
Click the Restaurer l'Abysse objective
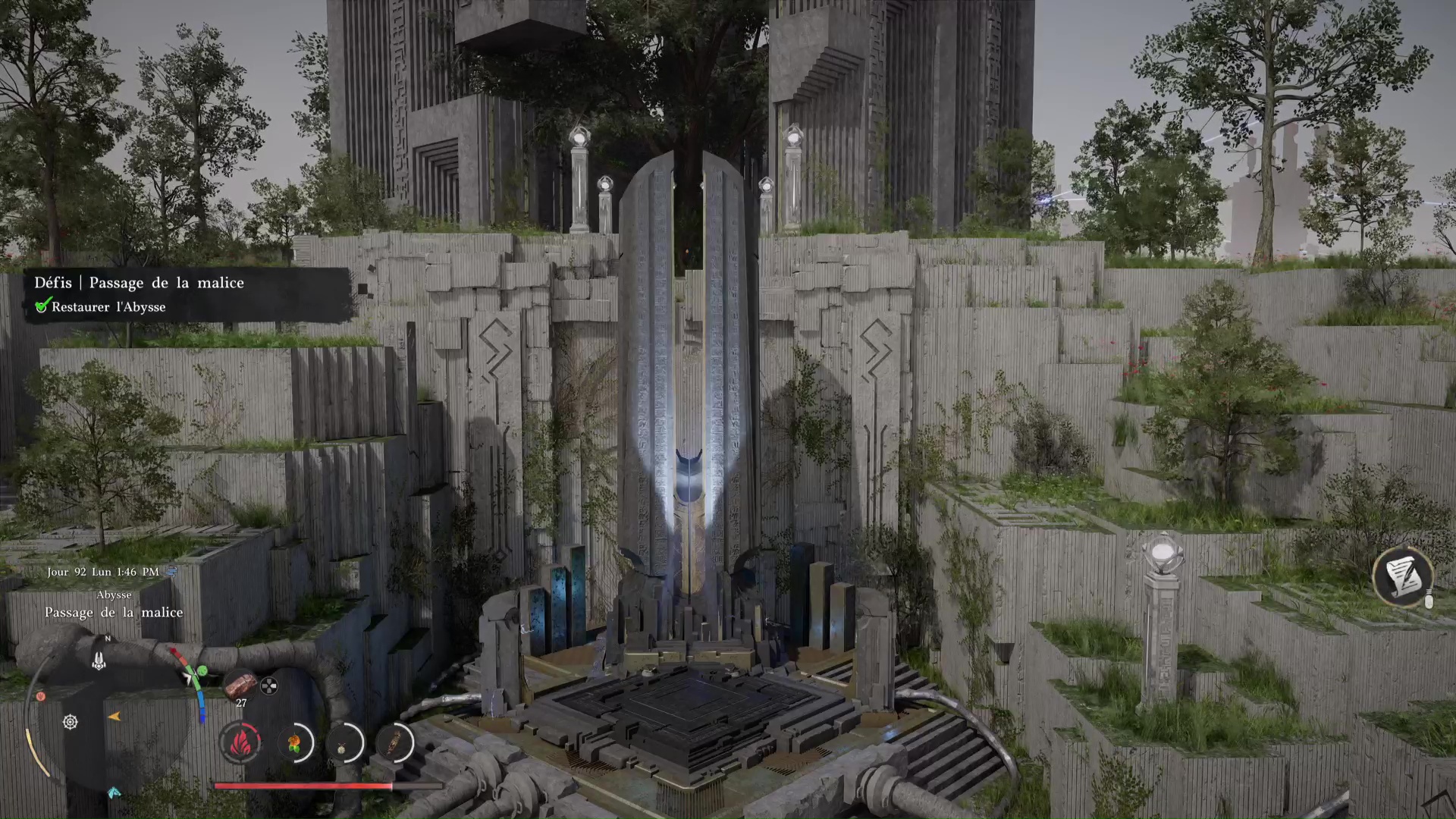pos(108,307)
